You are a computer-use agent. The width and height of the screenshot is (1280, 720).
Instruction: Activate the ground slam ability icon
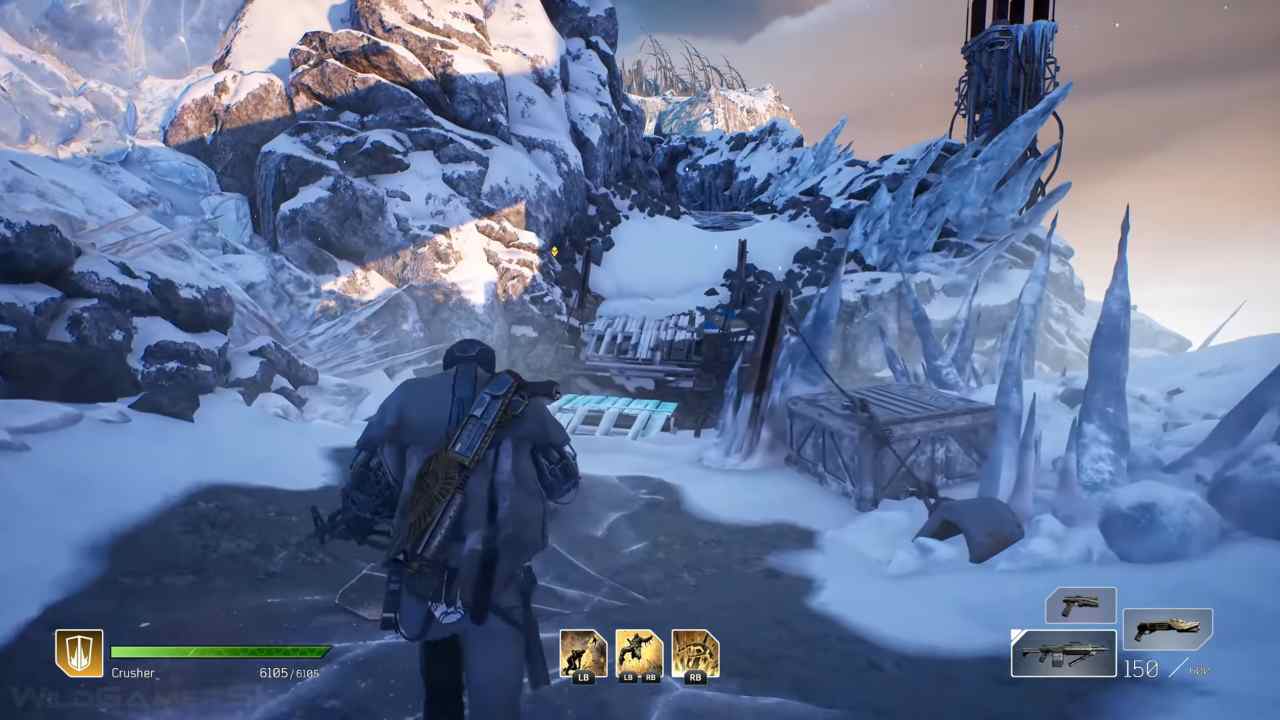(x=583, y=654)
